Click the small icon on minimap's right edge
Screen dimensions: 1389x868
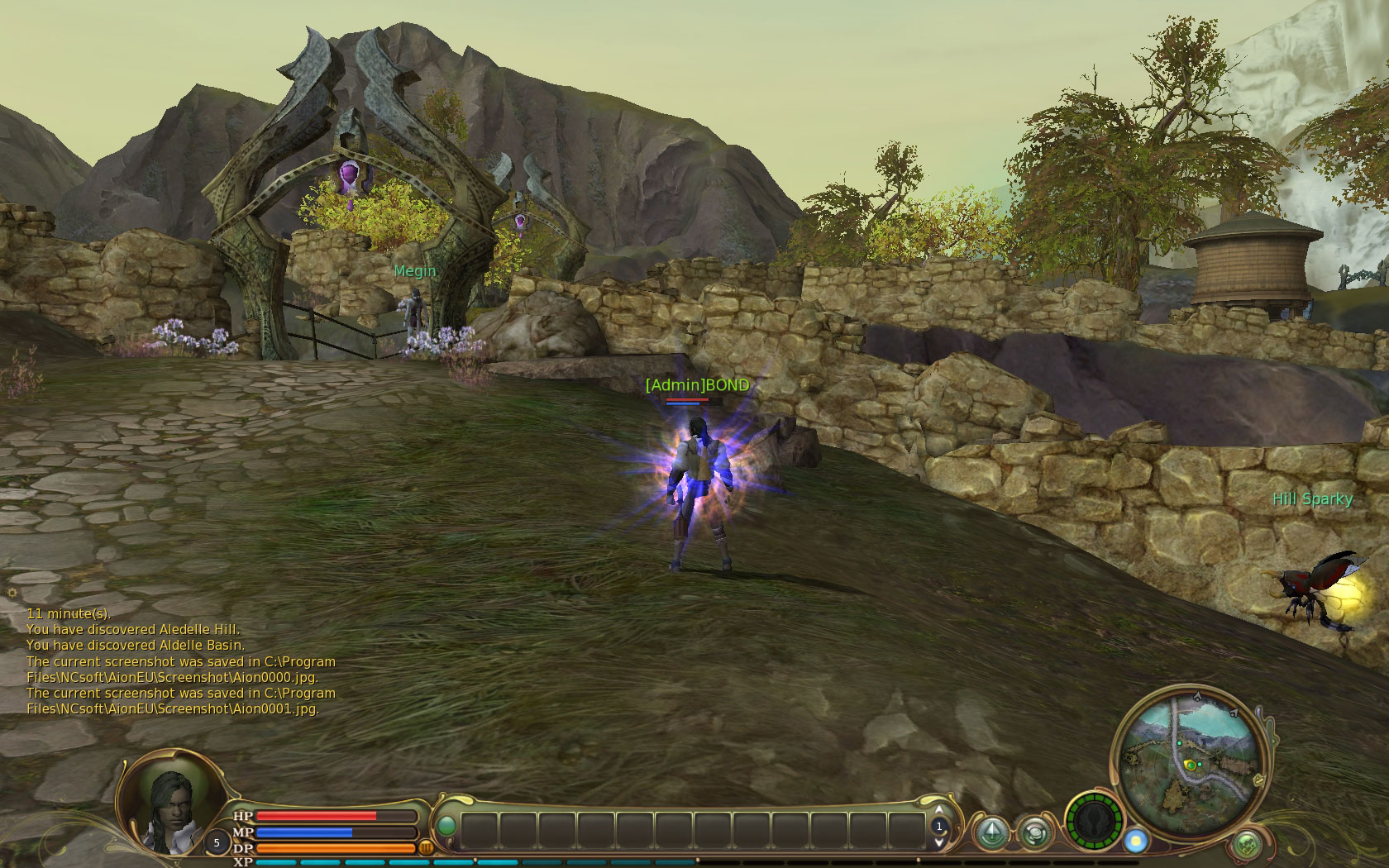[1258, 779]
